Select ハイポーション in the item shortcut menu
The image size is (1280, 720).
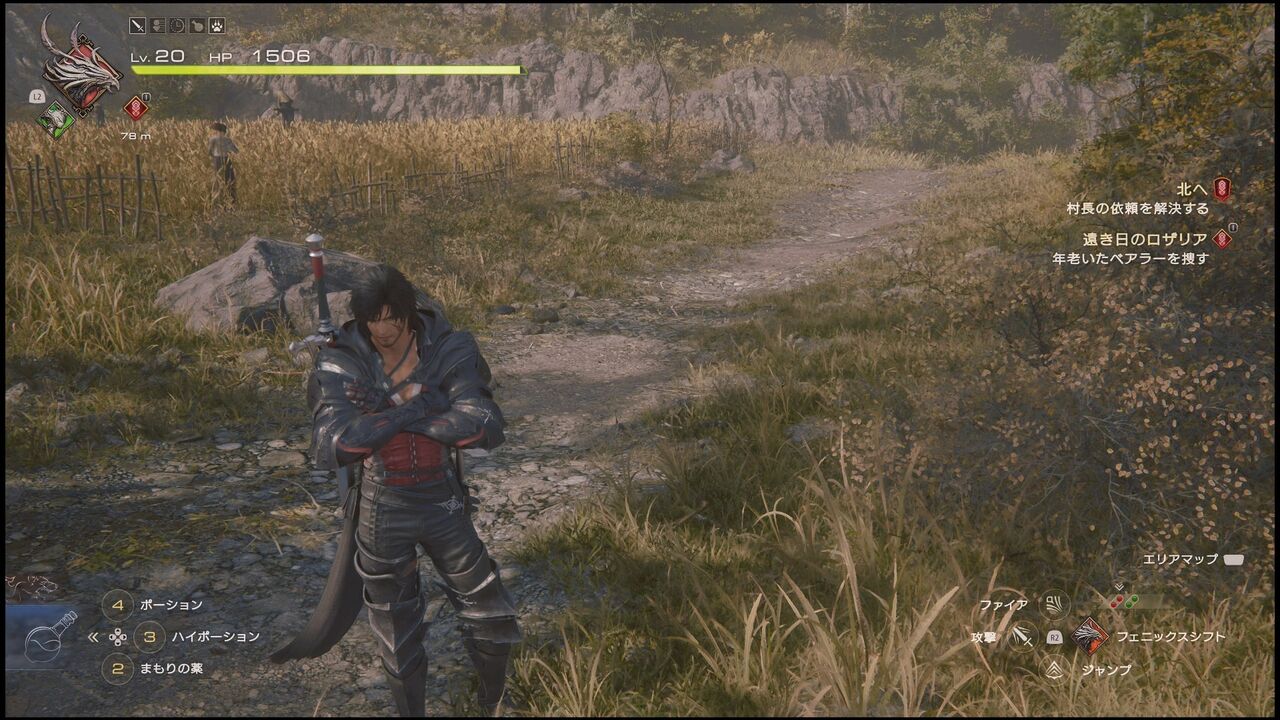pyautogui.click(x=215, y=637)
